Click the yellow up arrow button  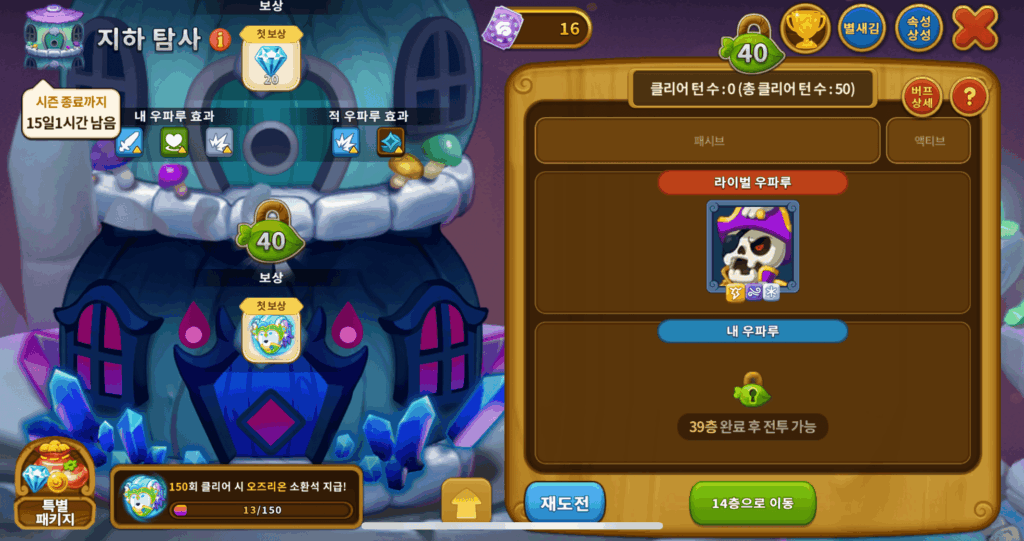(466, 503)
